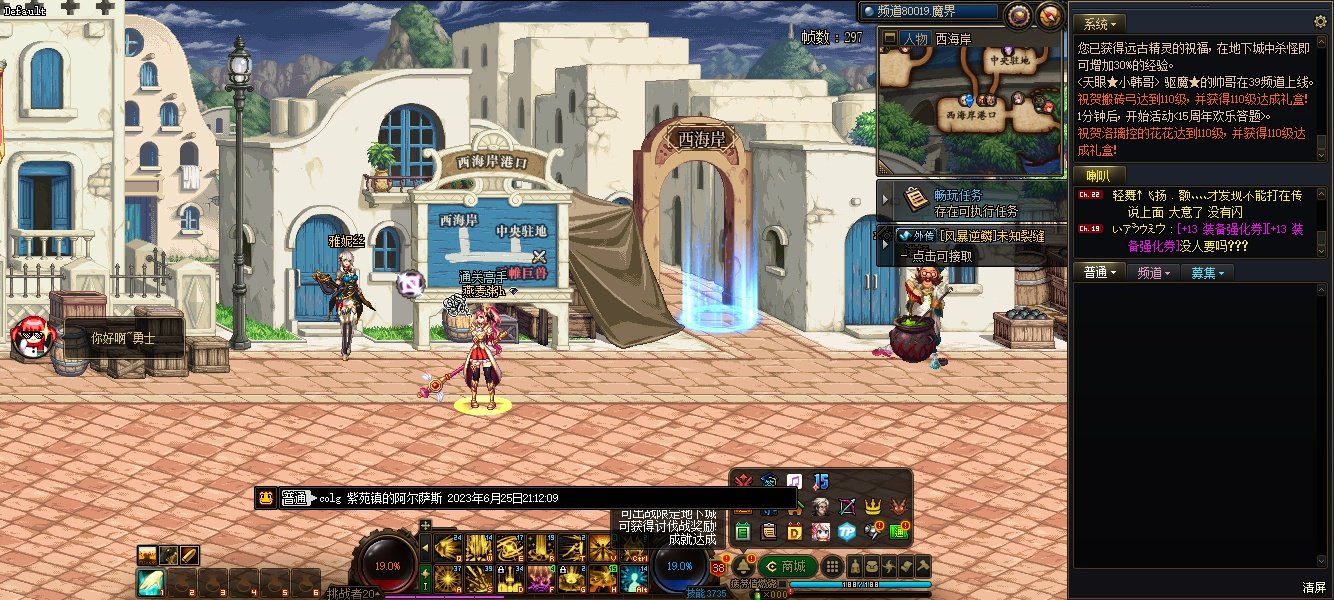Use the feather item in quick slot 1
This screenshot has width=1334, height=600.
coord(151,579)
